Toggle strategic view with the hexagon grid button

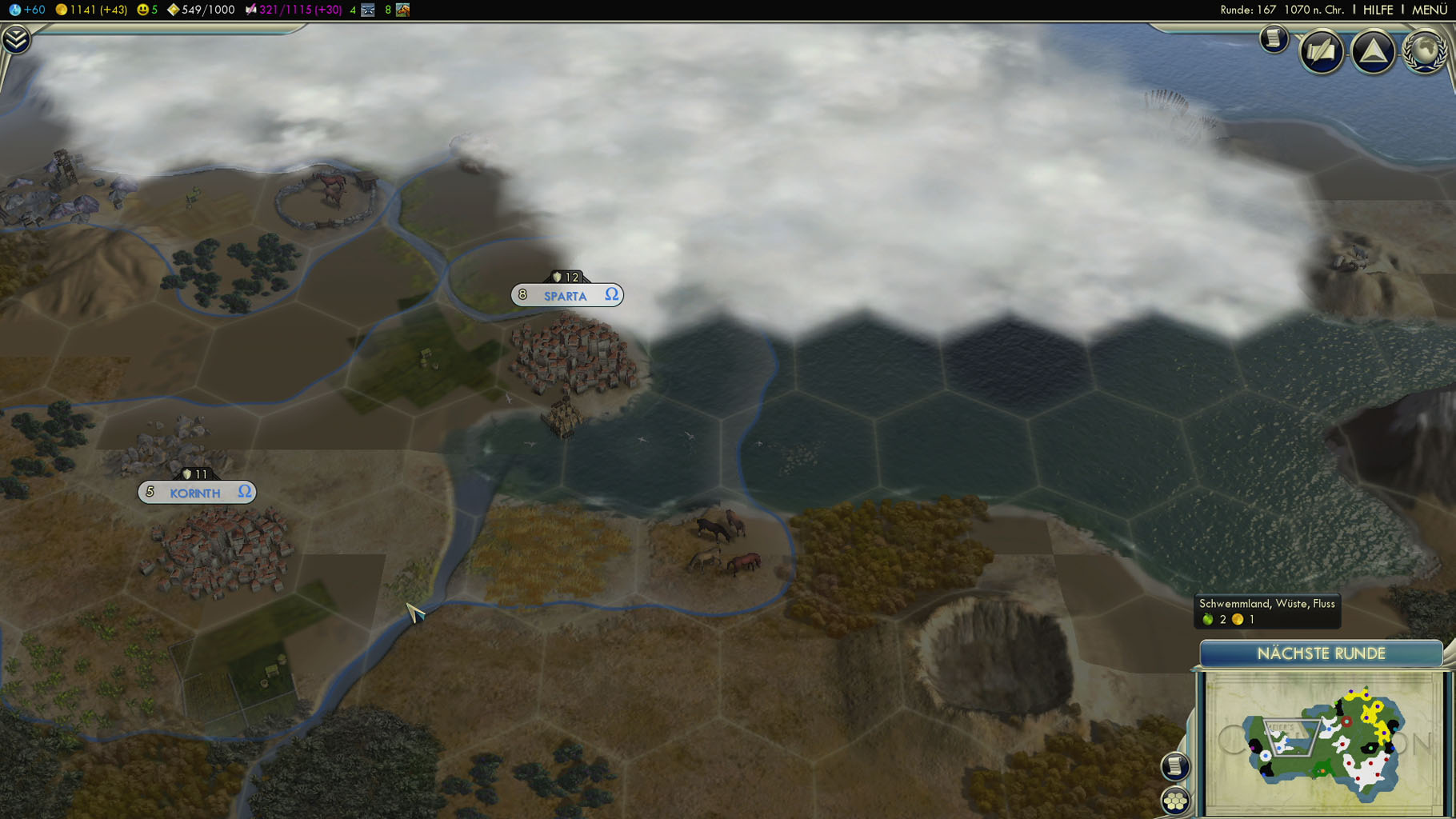click(1175, 800)
